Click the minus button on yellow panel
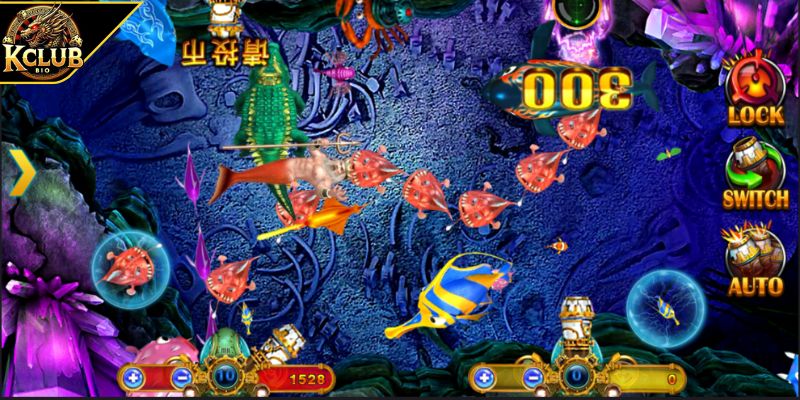This screenshot has width=800, height=400. click(x=531, y=378)
